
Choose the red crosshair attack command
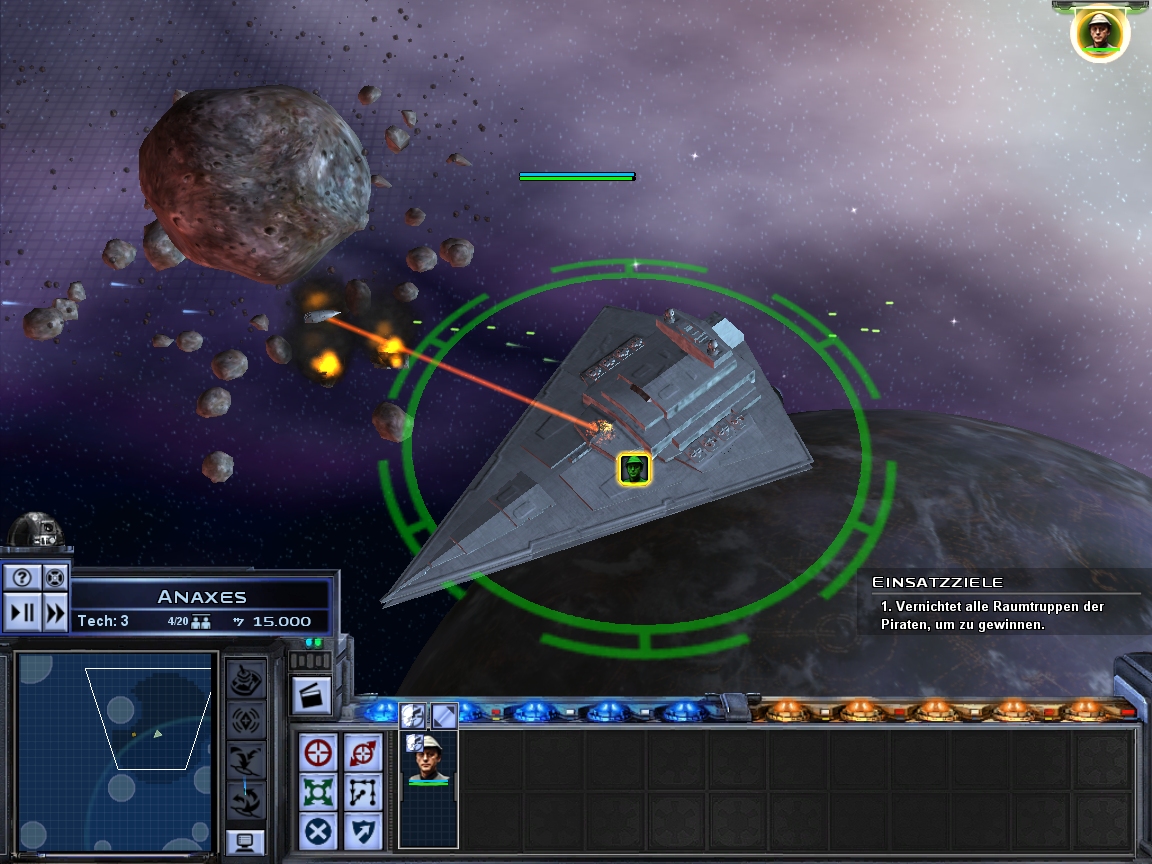(319, 751)
